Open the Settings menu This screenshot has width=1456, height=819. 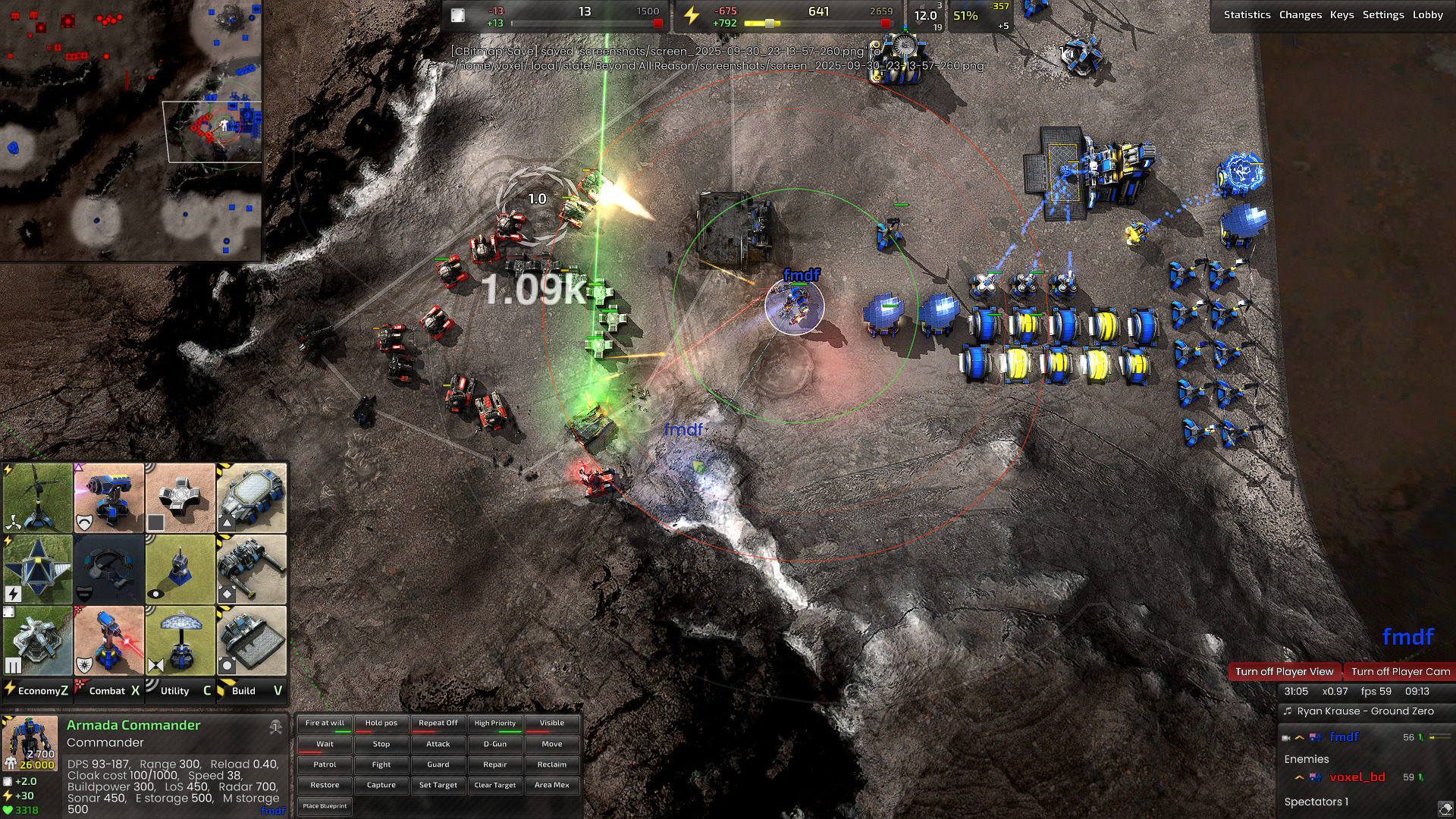point(1382,14)
